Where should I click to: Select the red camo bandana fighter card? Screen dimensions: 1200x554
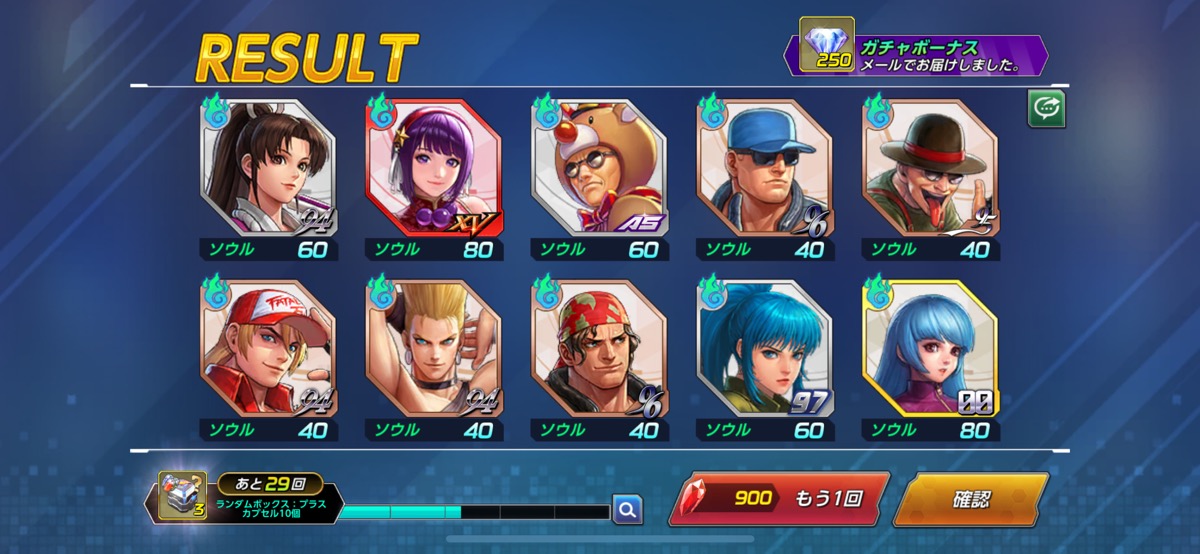click(599, 348)
